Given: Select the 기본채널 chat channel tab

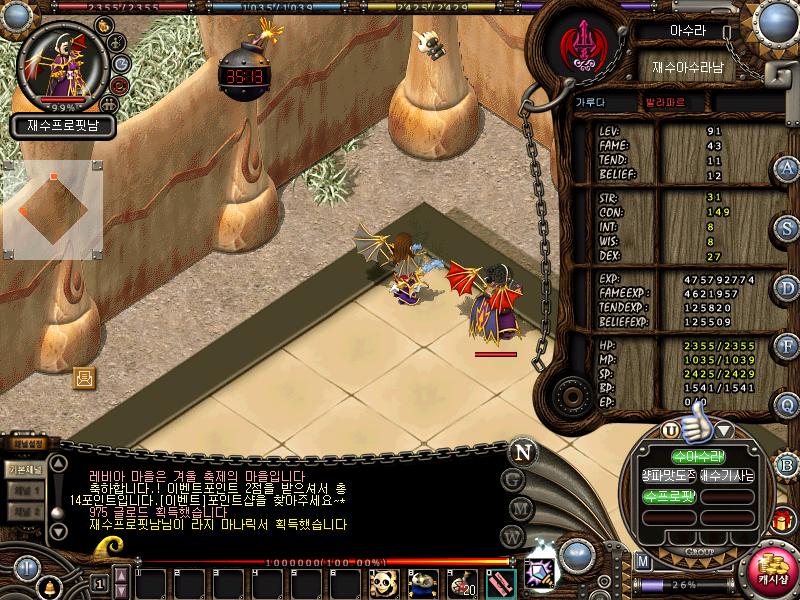Looking at the screenshot, I should tap(23, 467).
